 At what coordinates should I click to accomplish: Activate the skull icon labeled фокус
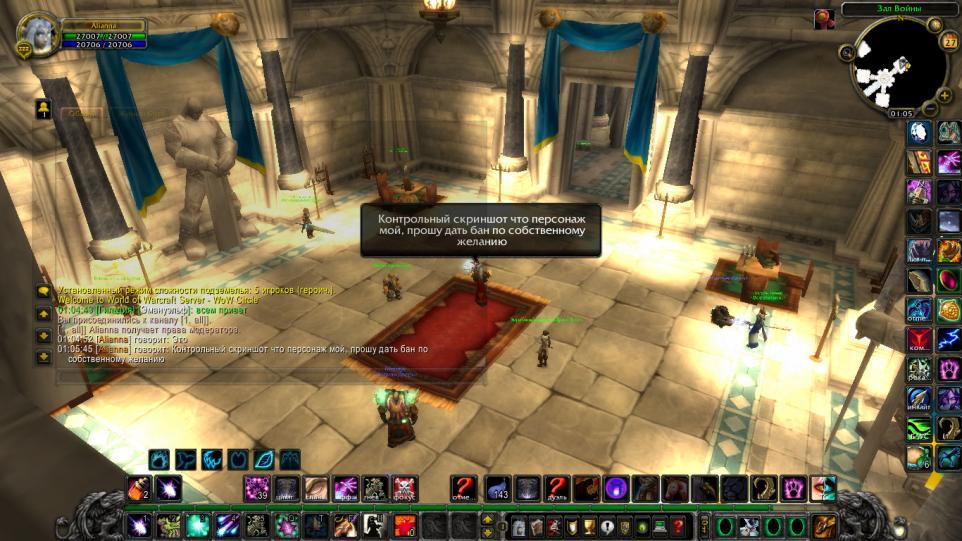(405, 488)
